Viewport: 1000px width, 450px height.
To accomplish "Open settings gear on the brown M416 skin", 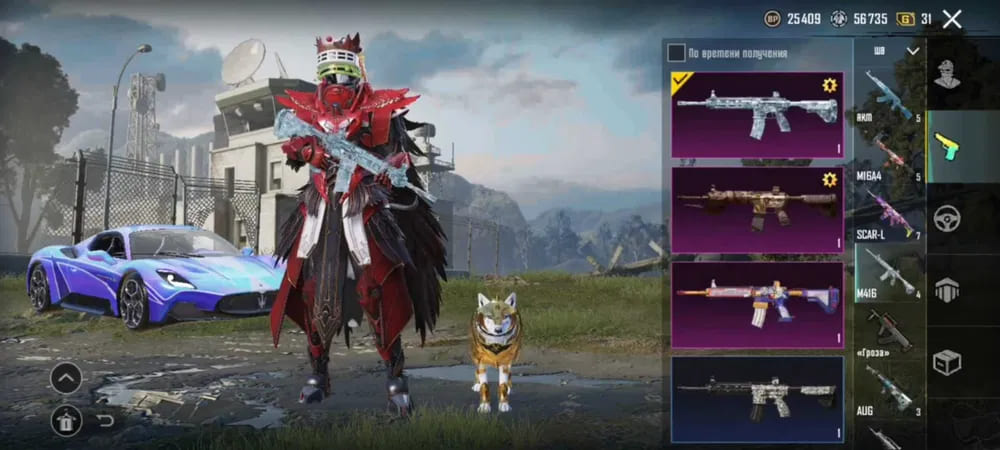I will [829, 180].
